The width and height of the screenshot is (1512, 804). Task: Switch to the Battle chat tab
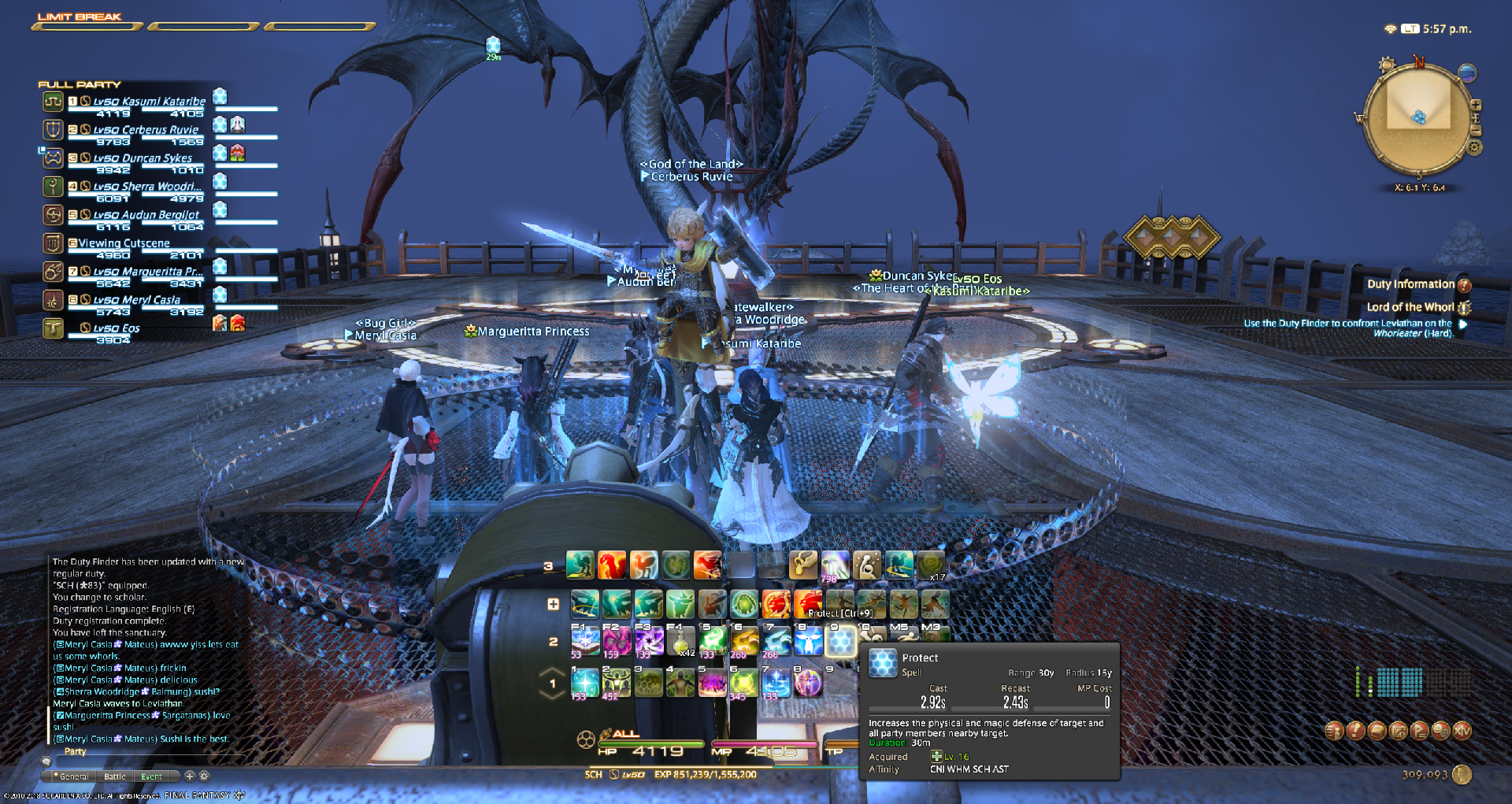[x=115, y=776]
